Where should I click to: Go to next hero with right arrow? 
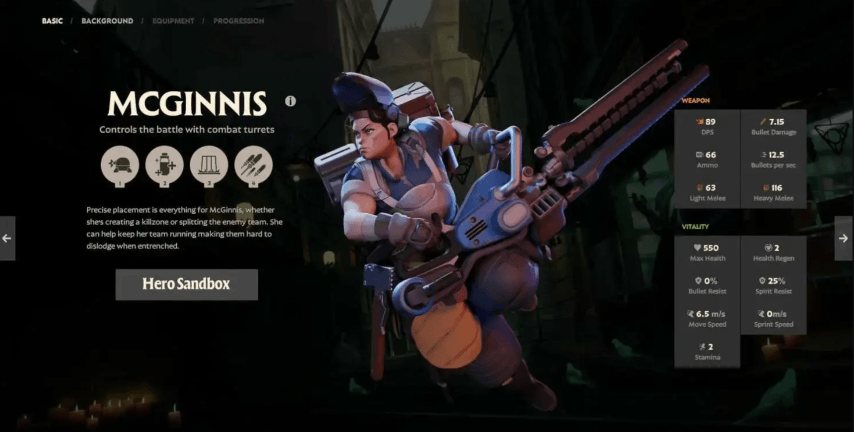[843, 238]
